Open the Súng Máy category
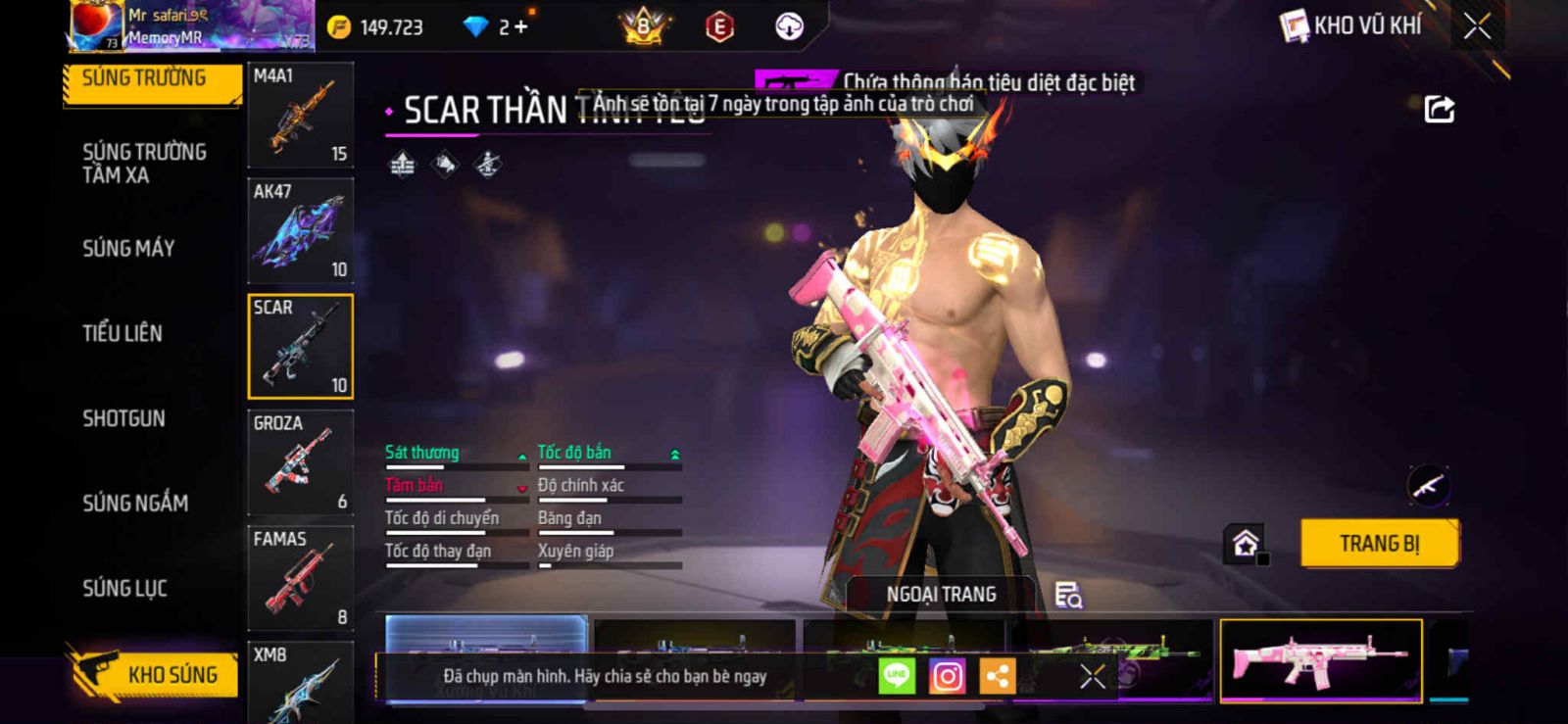This screenshot has height=724, width=1568. pyautogui.click(x=128, y=249)
